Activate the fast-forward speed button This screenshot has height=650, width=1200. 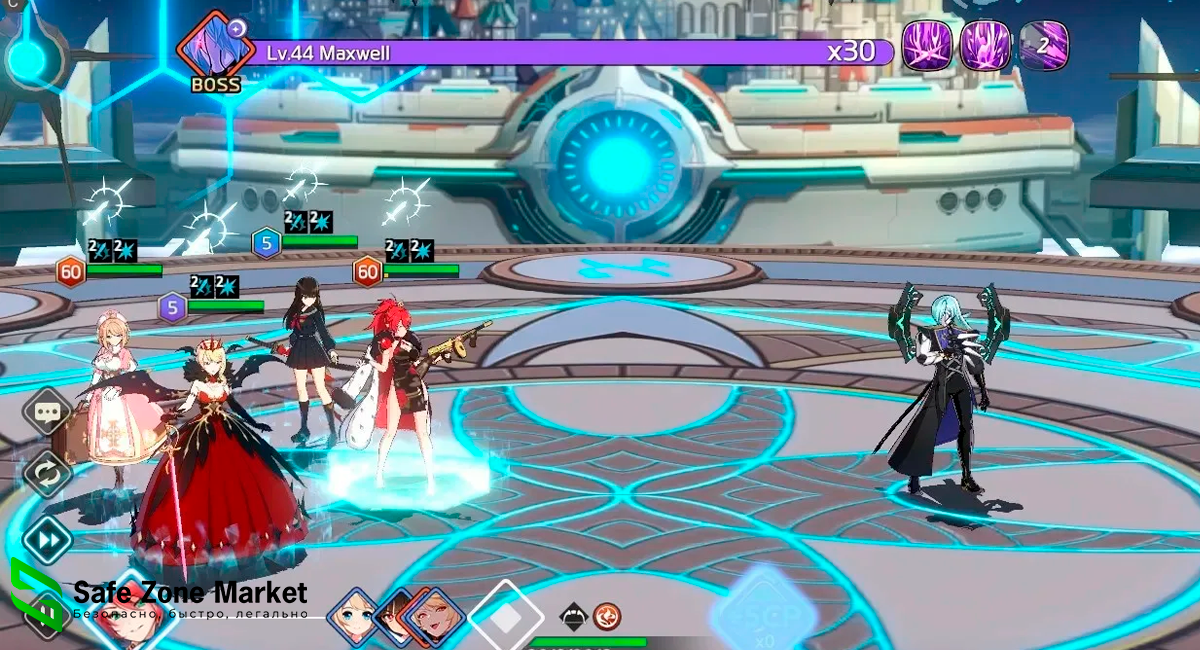[x=47, y=540]
